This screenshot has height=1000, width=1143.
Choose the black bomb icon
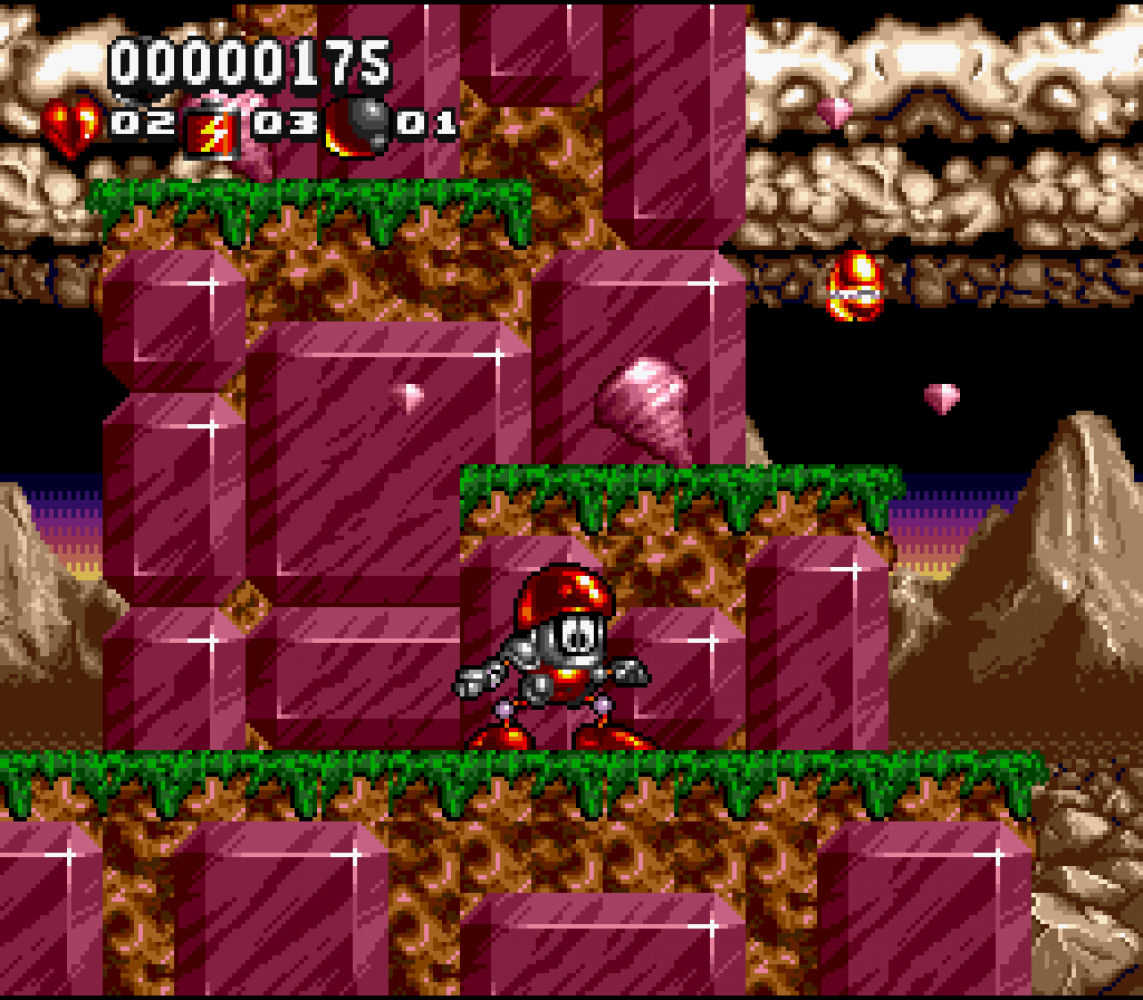pyautogui.click(x=357, y=127)
